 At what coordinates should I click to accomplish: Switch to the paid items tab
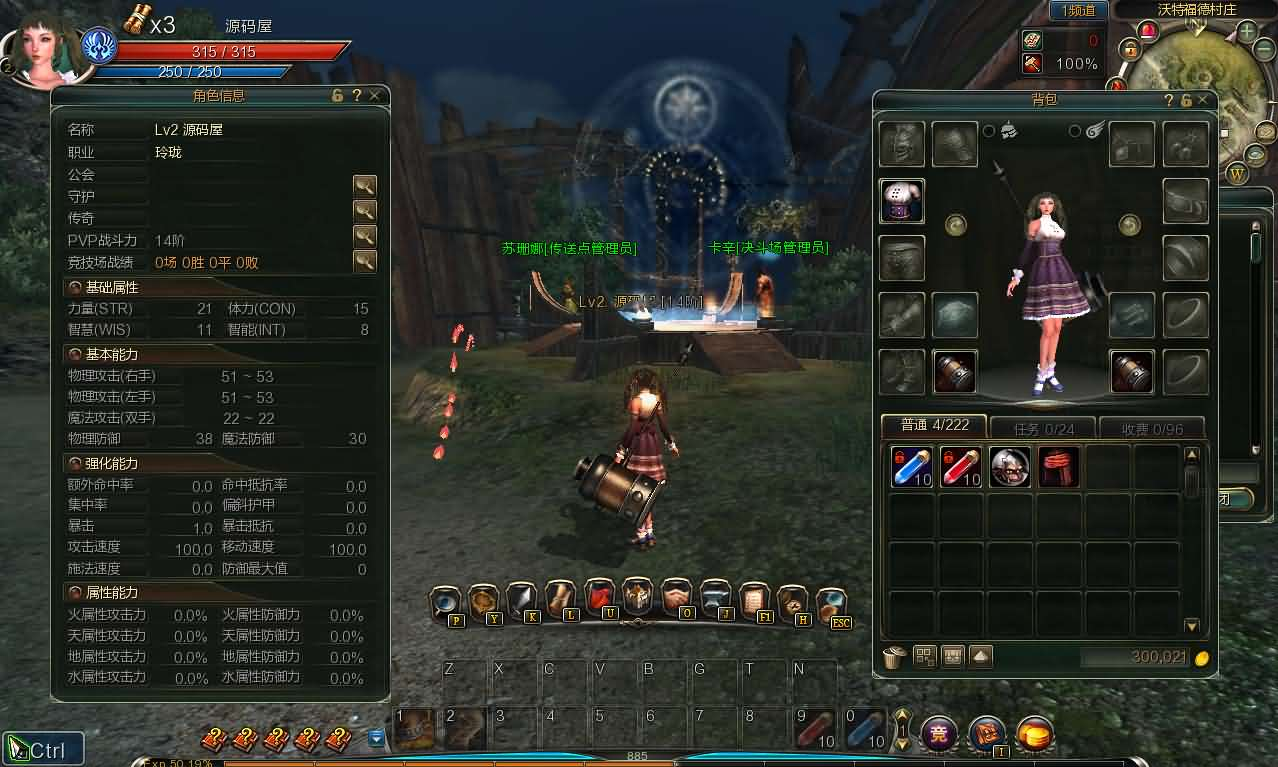tap(1151, 428)
